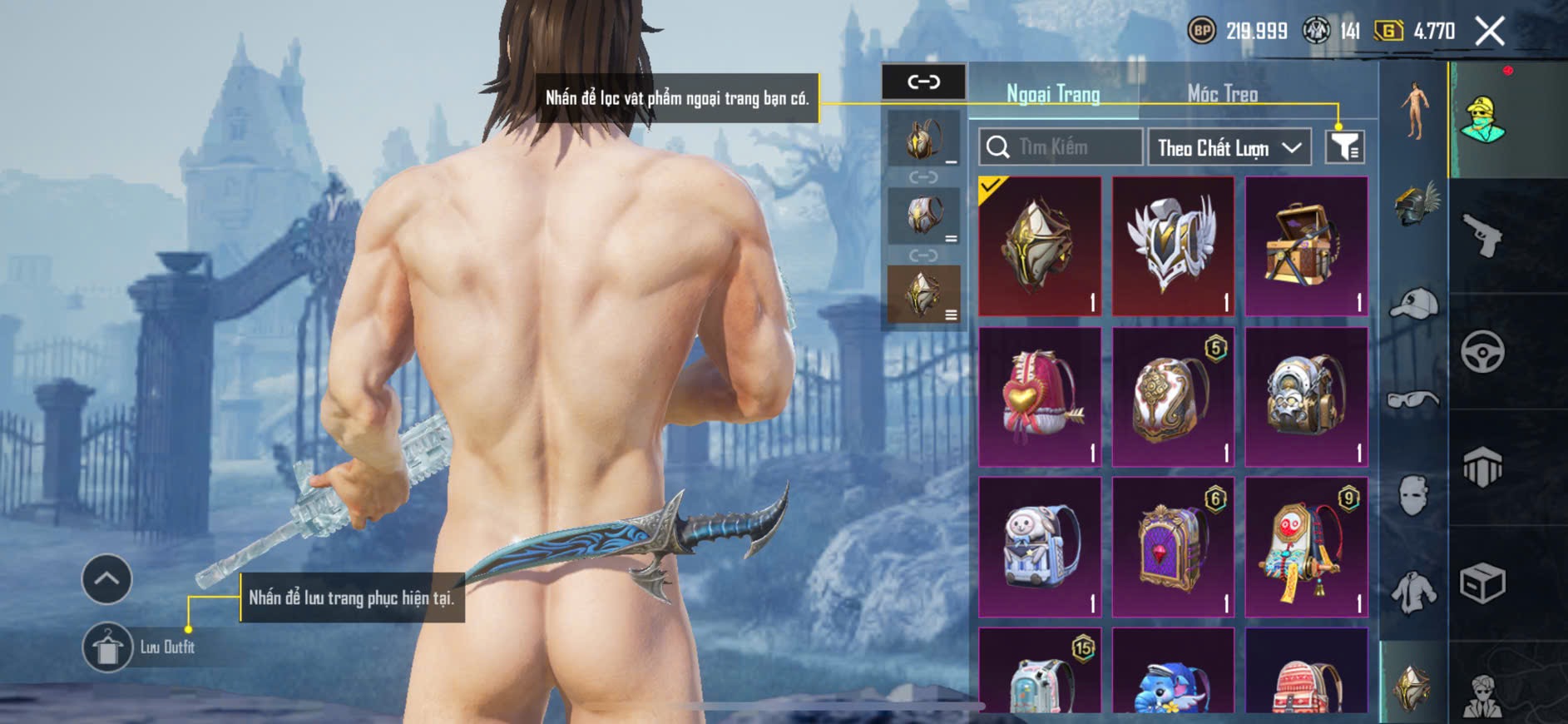1568x724 pixels.
Task: Expand the round up-arrow button
Action: [x=106, y=578]
